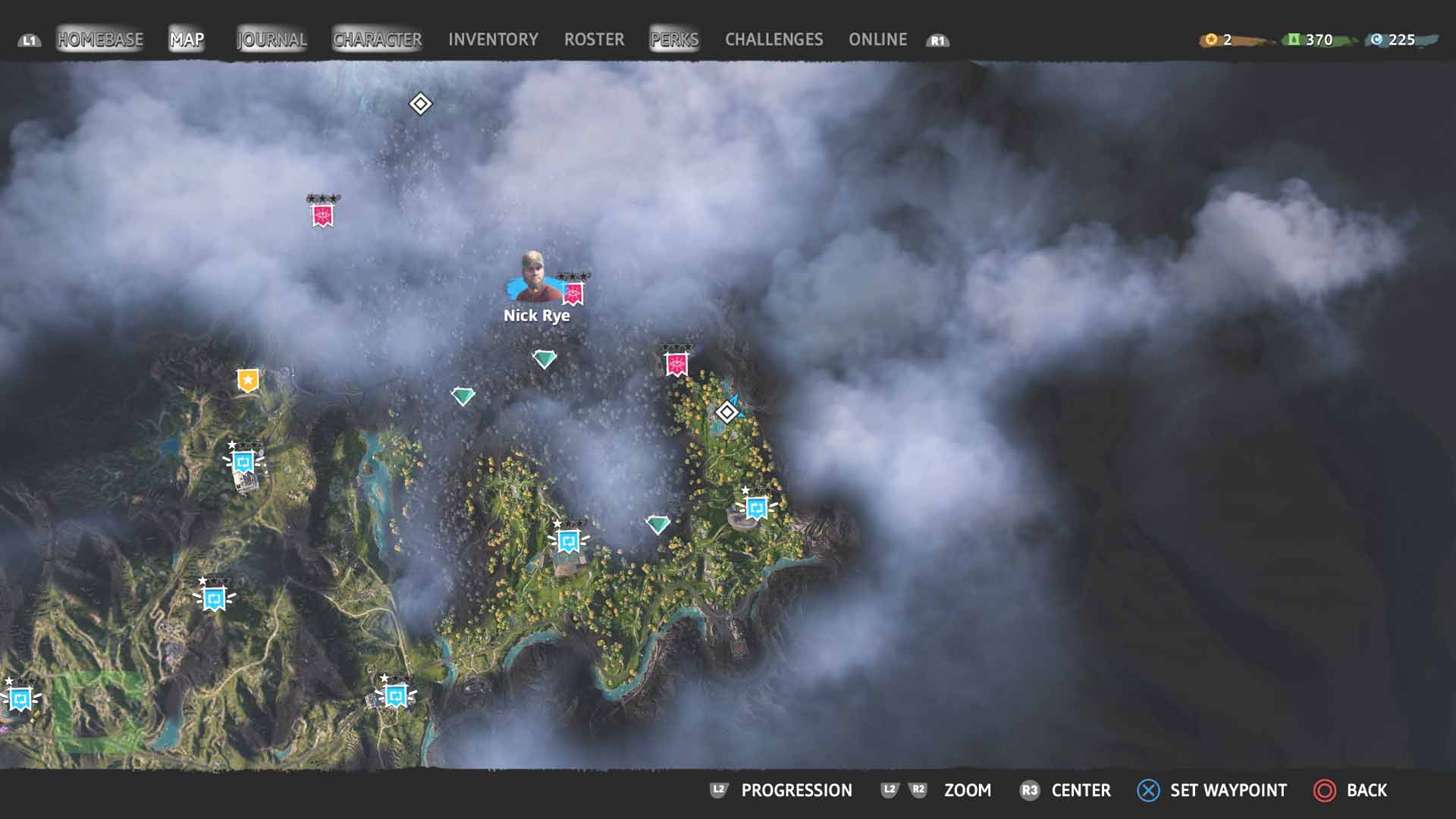Screen dimensions: 1456x819
Task: Switch to the Homebase tab
Action: 100,39
